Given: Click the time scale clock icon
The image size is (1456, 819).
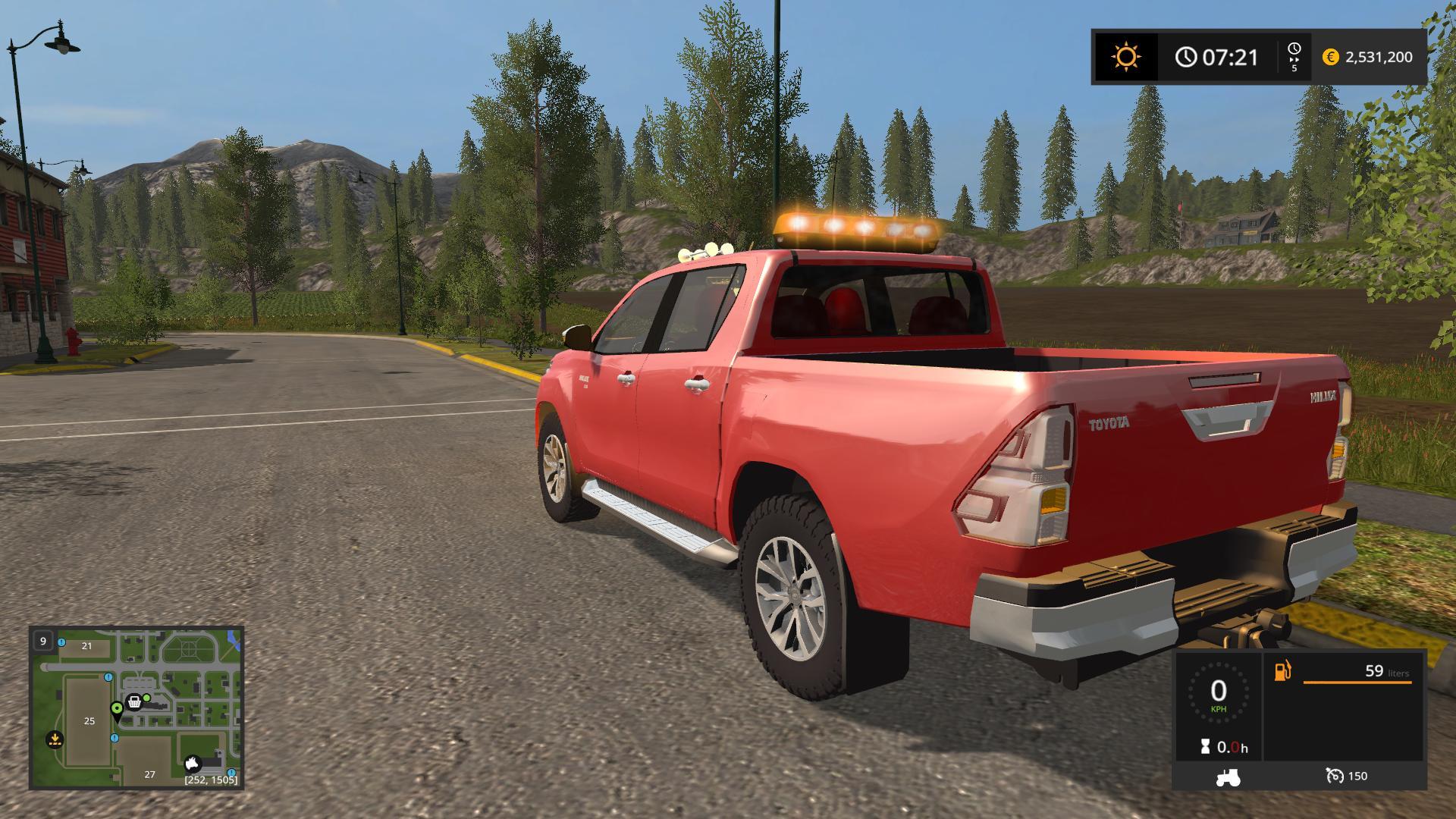Looking at the screenshot, I should (1294, 50).
